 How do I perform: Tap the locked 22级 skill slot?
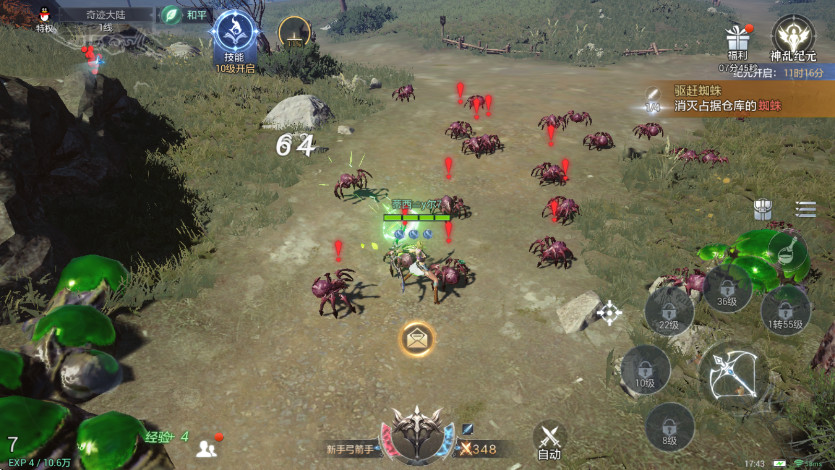point(668,311)
